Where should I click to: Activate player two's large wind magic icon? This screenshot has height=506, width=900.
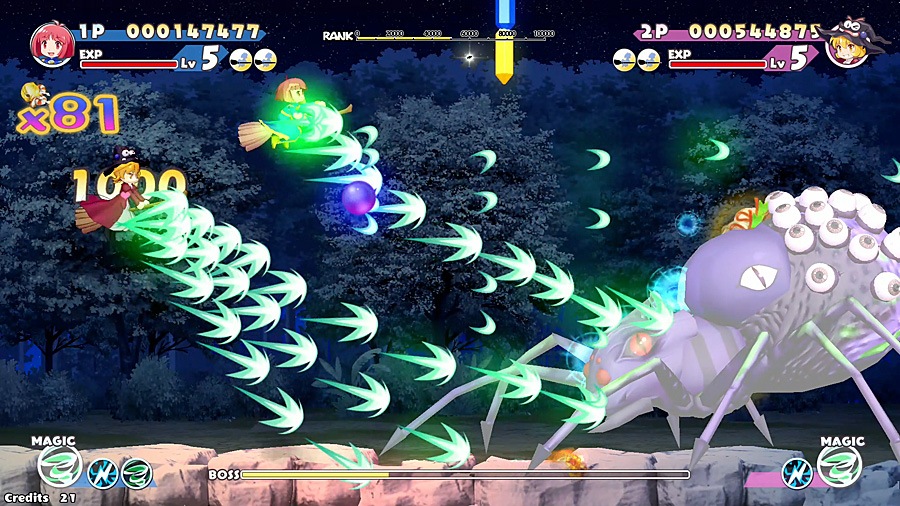pyautogui.click(x=839, y=466)
